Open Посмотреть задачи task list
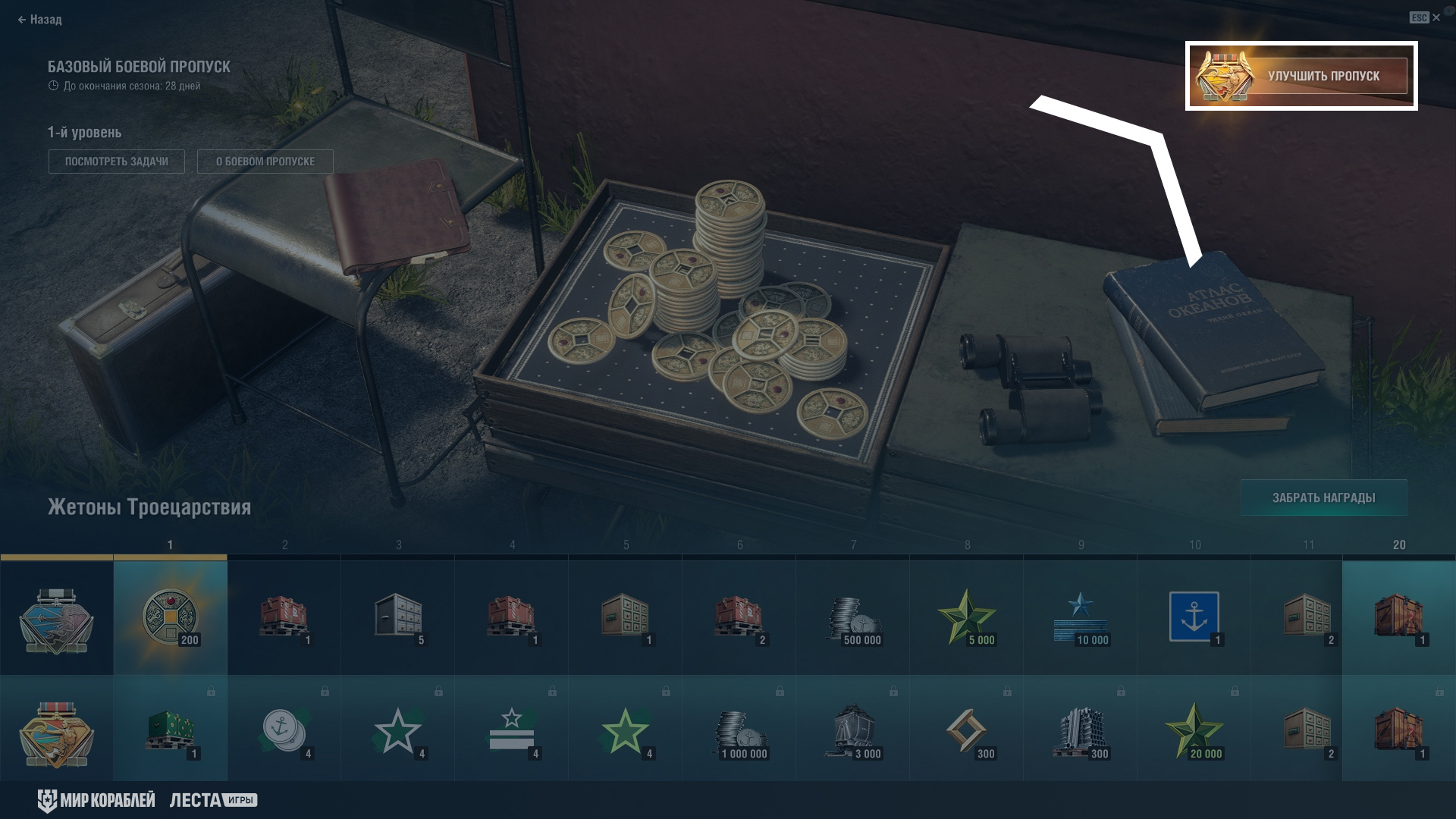The width and height of the screenshot is (1456, 819). pos(117,162)
